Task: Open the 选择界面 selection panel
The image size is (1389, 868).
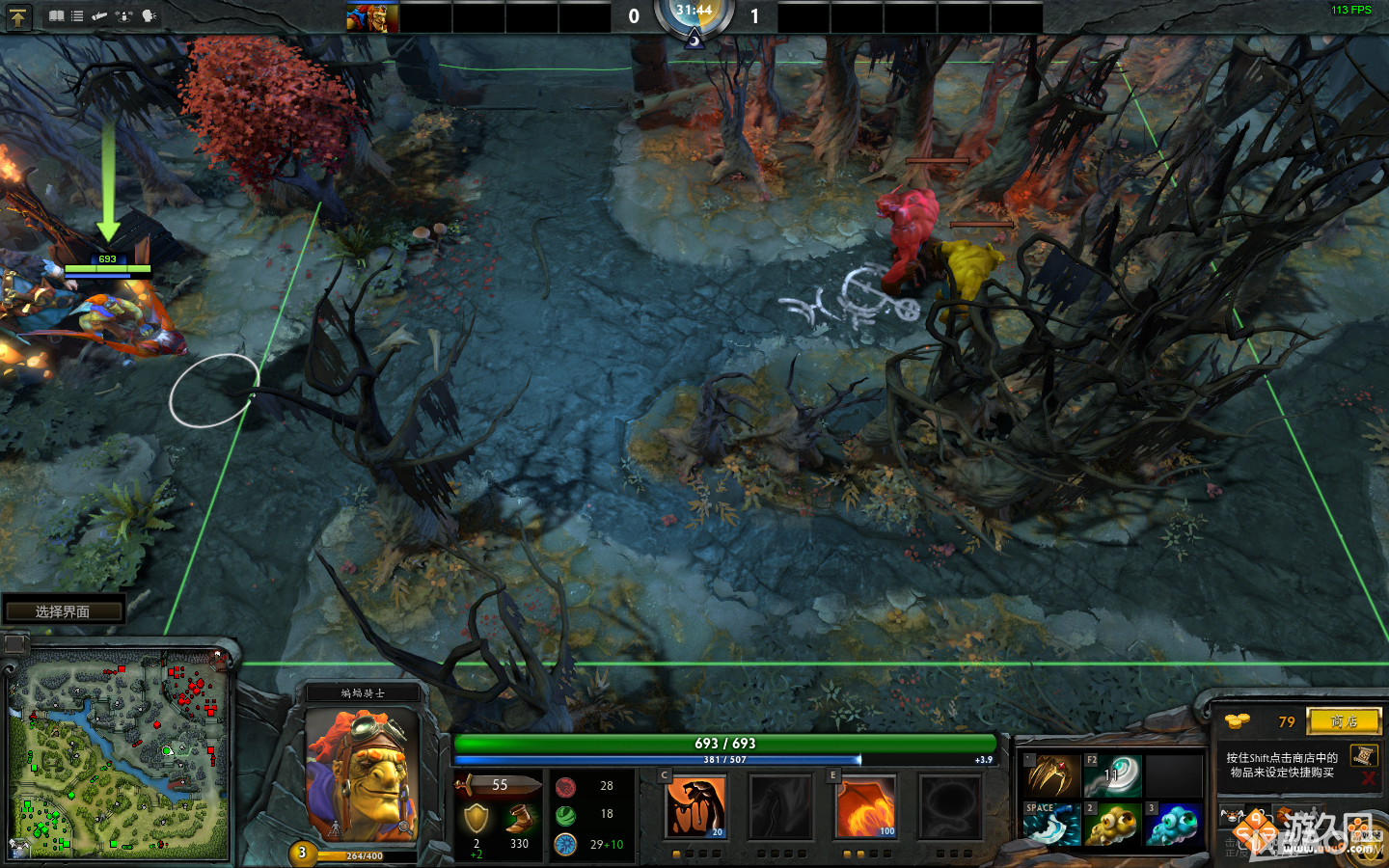Action: [x=65, y=609]
